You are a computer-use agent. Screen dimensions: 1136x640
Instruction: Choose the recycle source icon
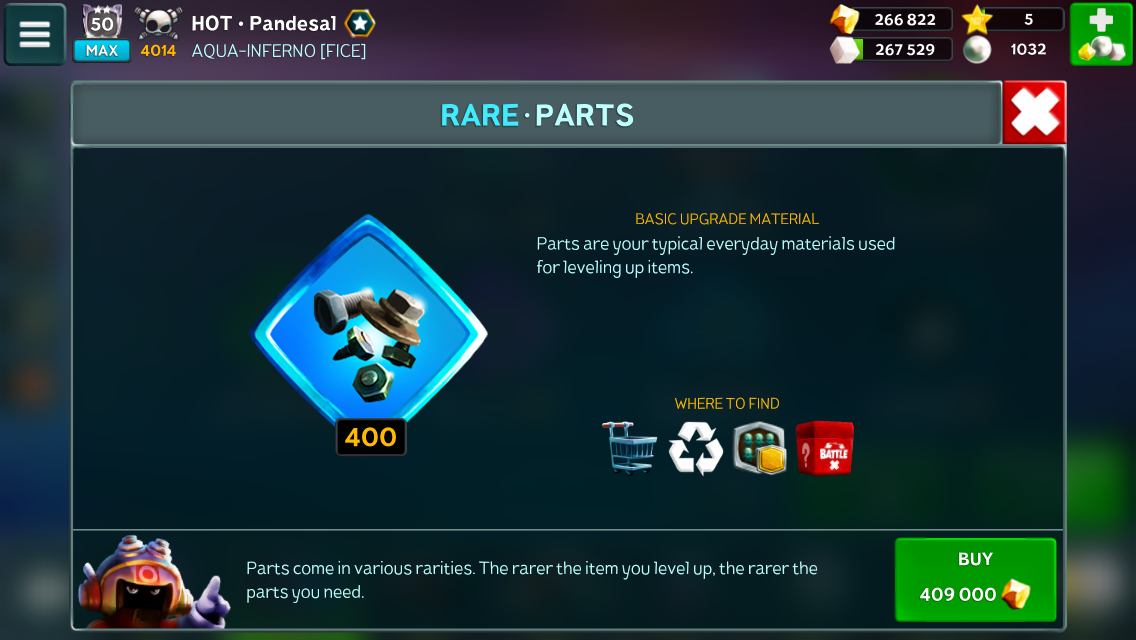click(x=695, y=447)
